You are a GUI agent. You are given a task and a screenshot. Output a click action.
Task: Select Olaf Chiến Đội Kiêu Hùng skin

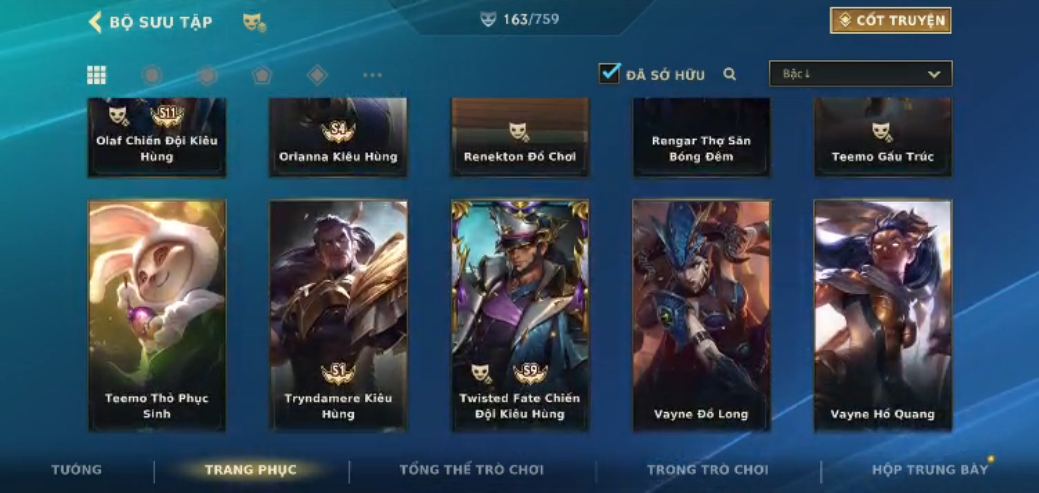(157, 138)
